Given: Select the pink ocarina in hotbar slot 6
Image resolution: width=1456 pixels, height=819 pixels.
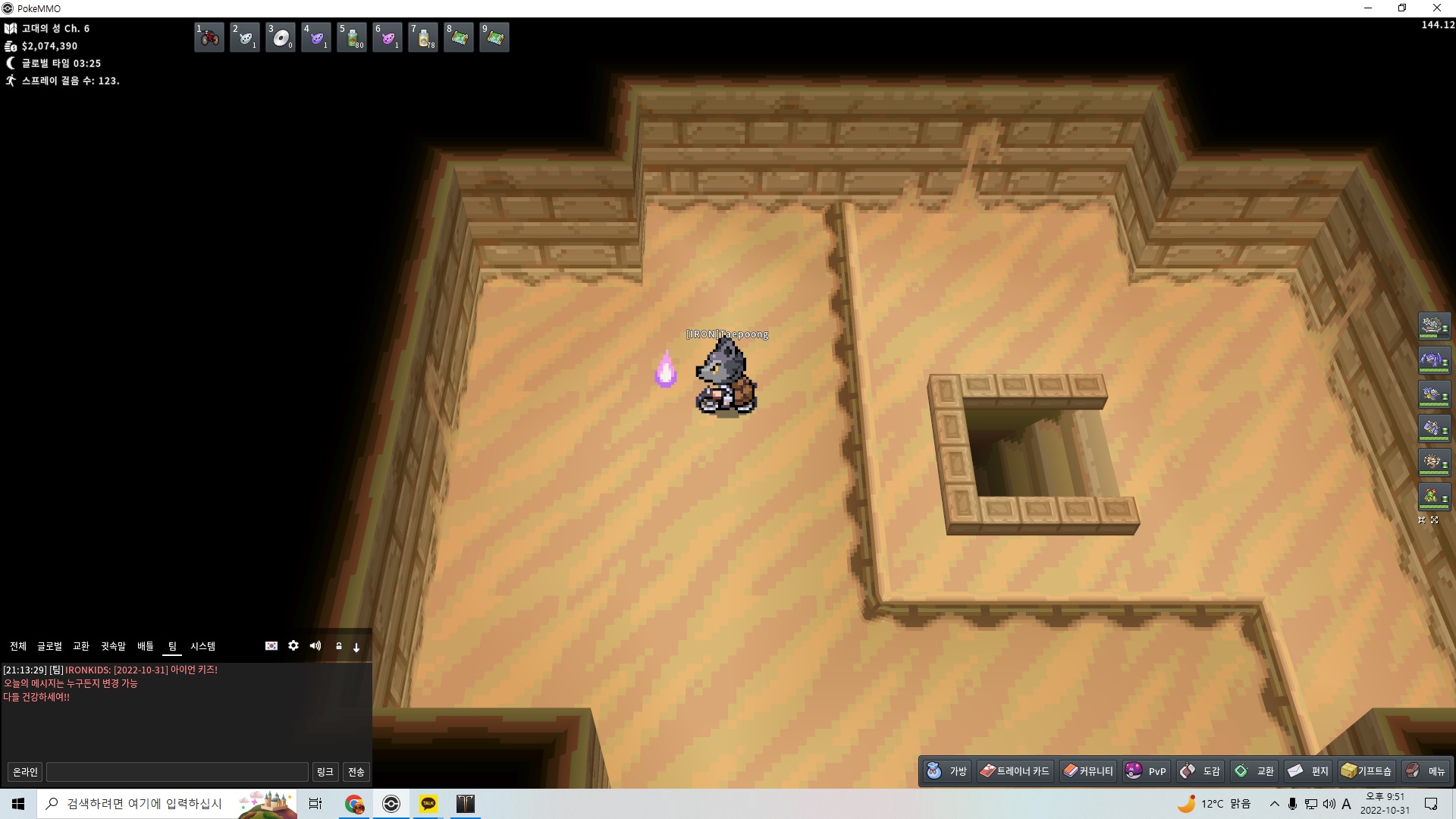Looking at the screenshot, I should tap(388, 37).
